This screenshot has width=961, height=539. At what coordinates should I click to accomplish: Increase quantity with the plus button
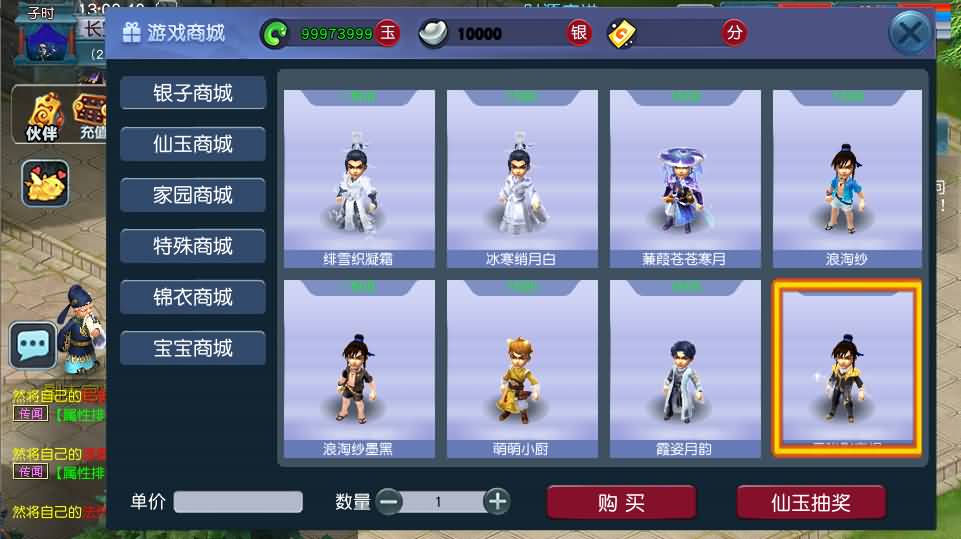[497, 502]
